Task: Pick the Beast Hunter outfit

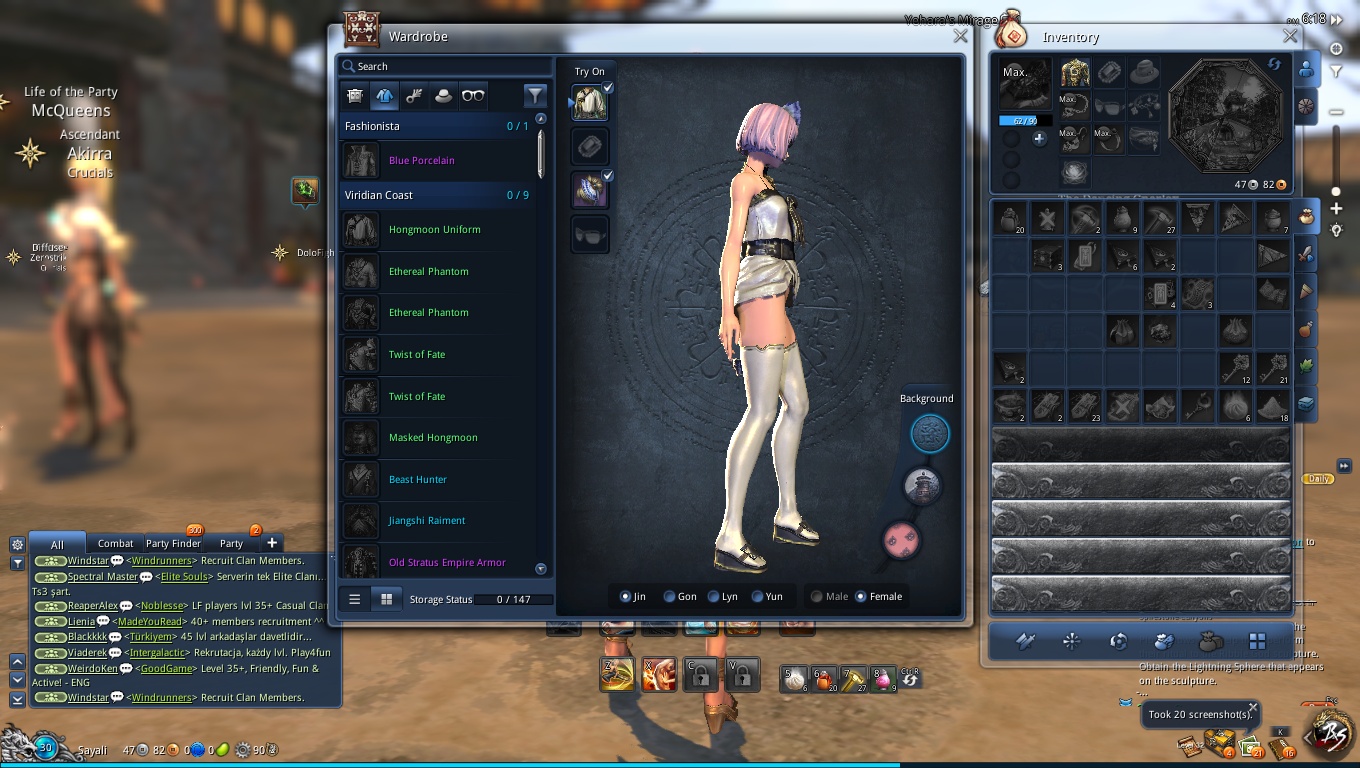Action: [x=417, y=480]
